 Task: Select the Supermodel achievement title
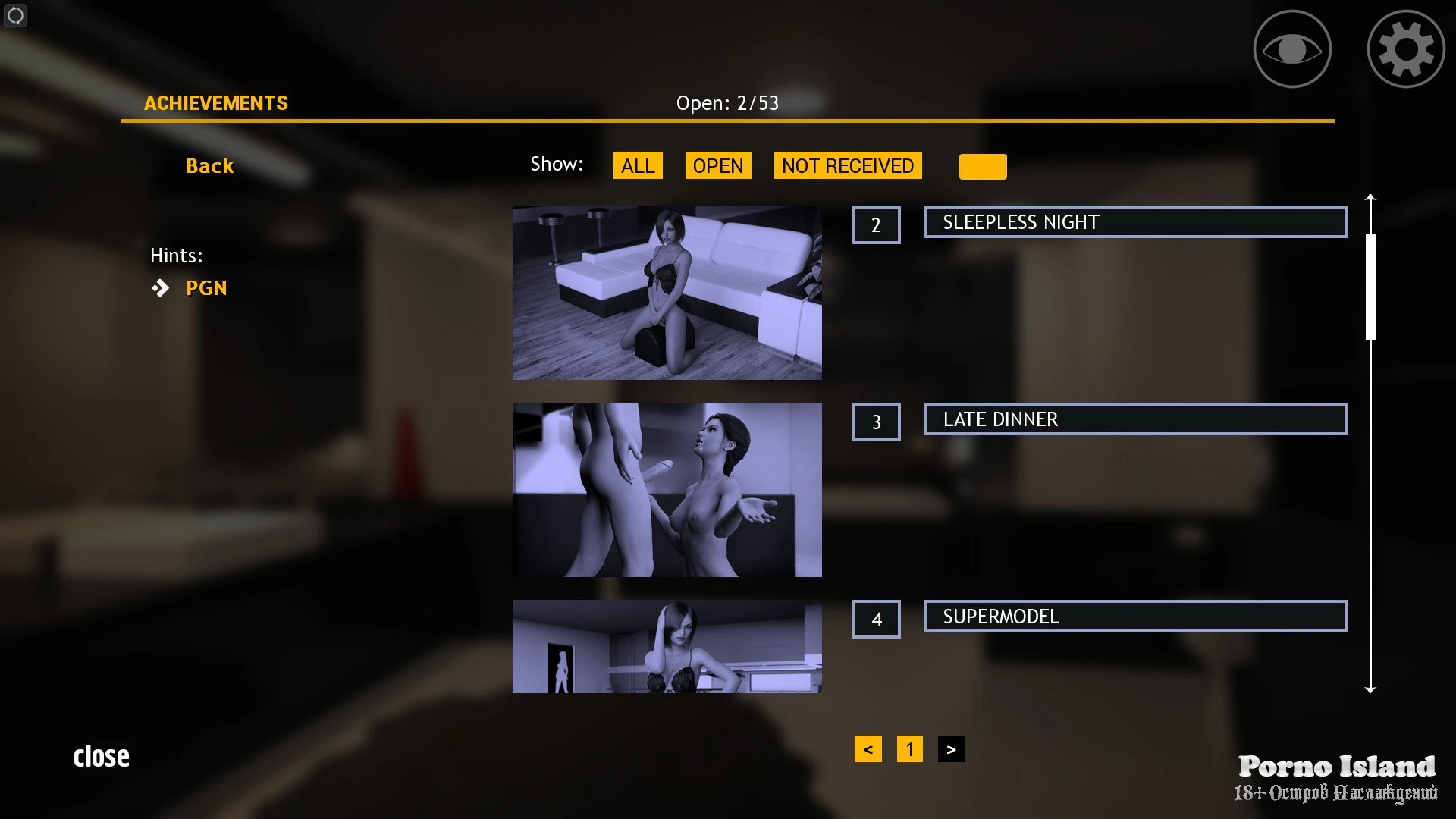[x=1134, y=617]
